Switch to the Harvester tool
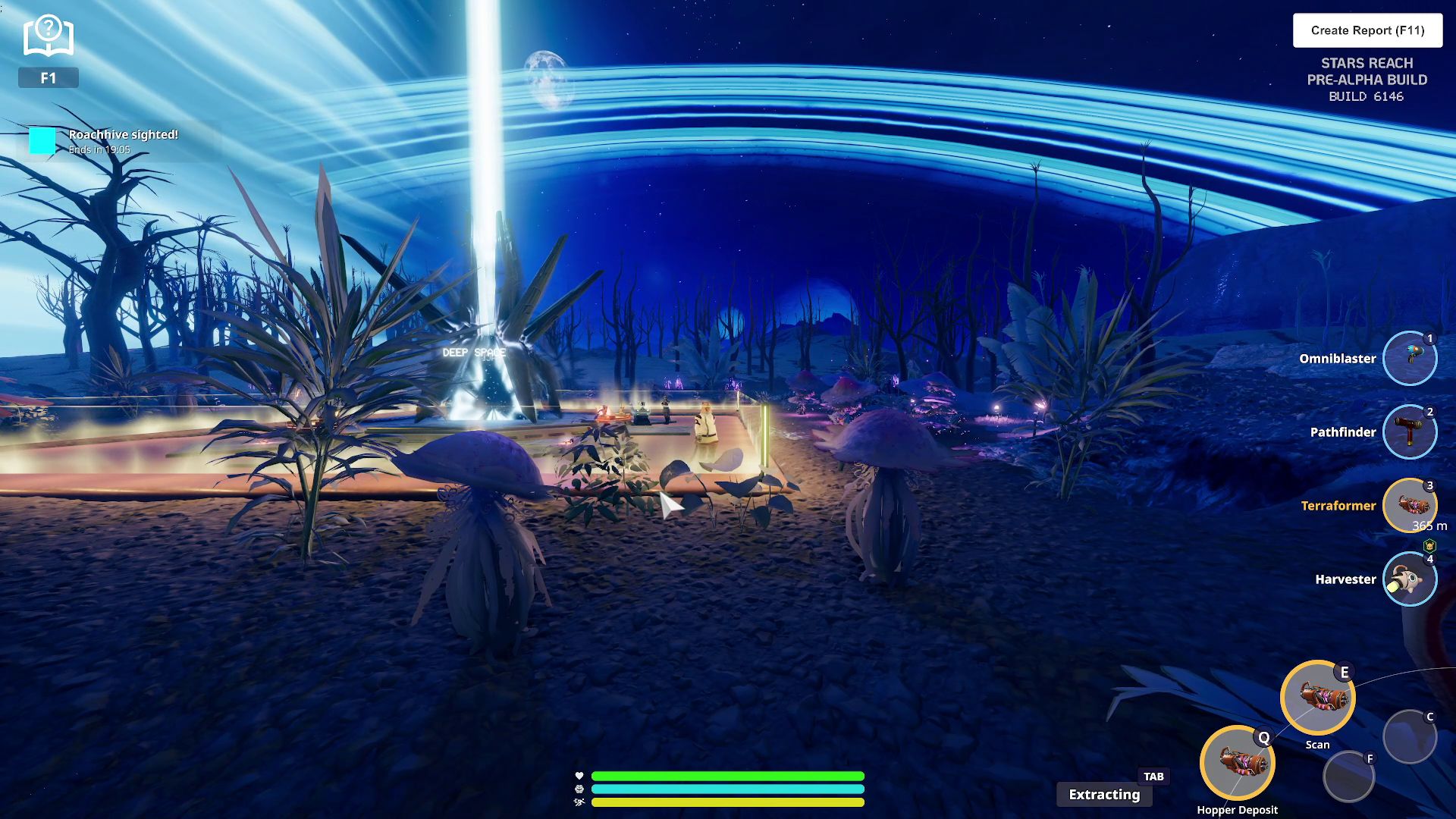 pyautogui.click(x=1410, y=579)
